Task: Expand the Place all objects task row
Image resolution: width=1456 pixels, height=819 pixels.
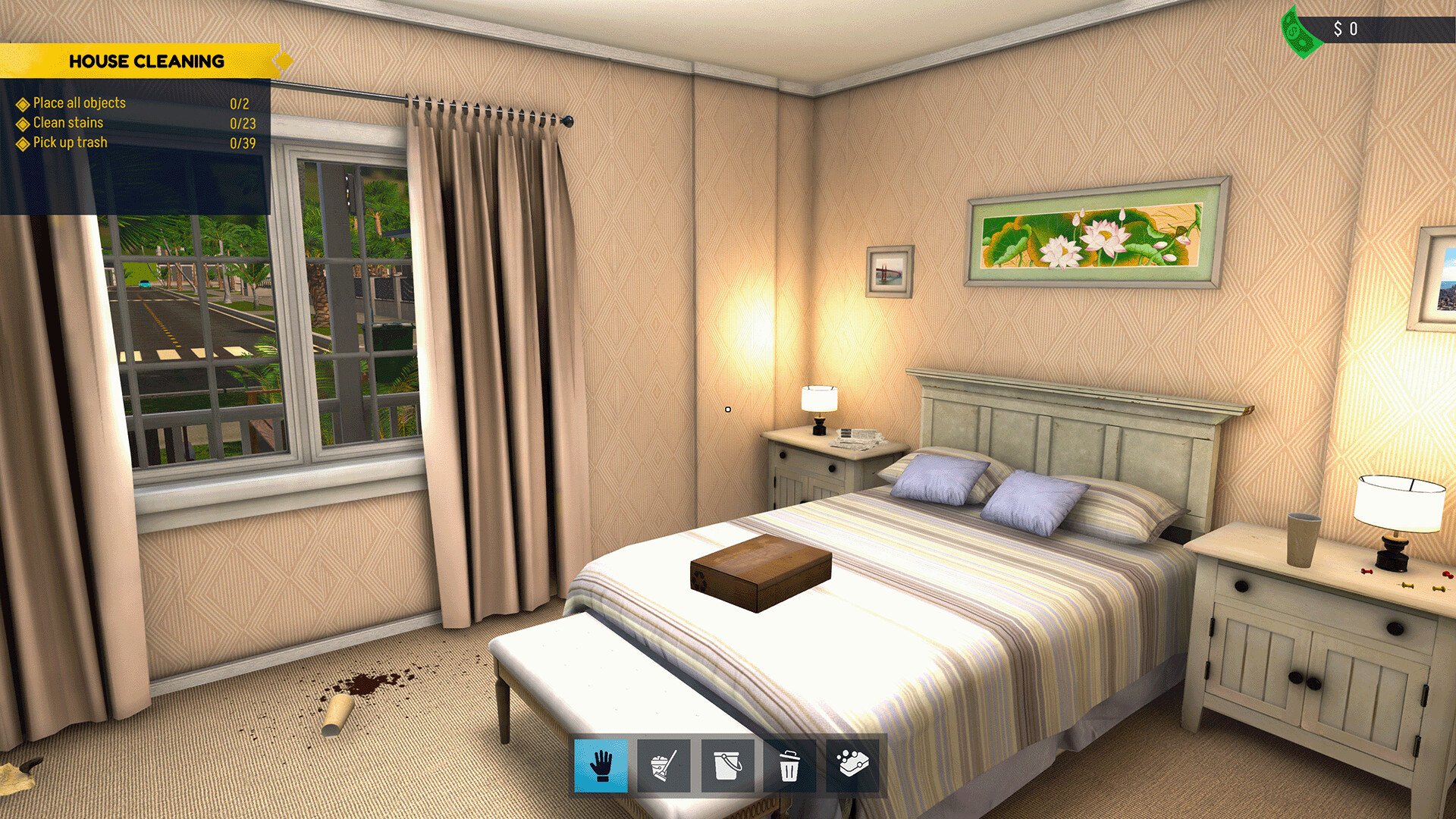Action: tap(79, 102)
